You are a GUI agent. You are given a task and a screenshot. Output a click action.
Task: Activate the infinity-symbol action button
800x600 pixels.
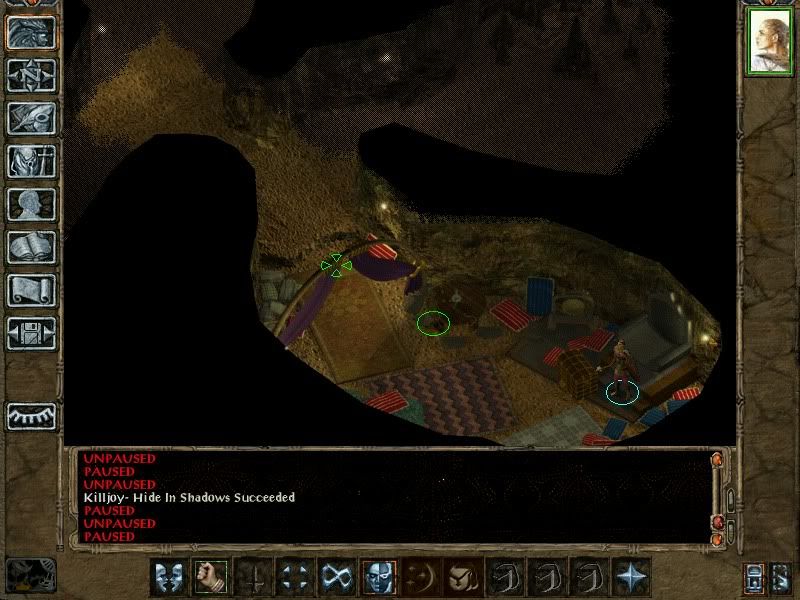click(336, 577)
